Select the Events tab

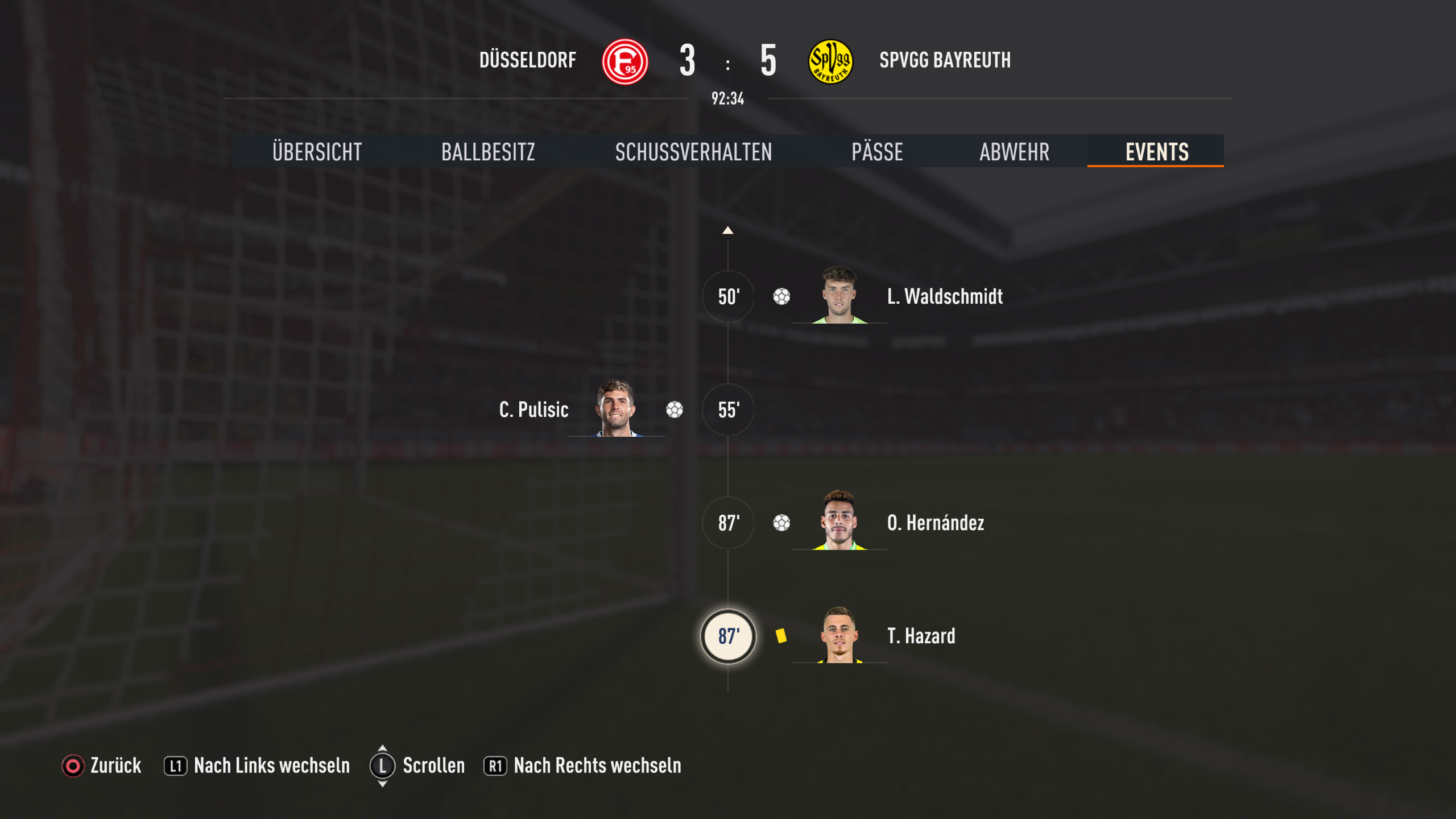pos(1156,152)
